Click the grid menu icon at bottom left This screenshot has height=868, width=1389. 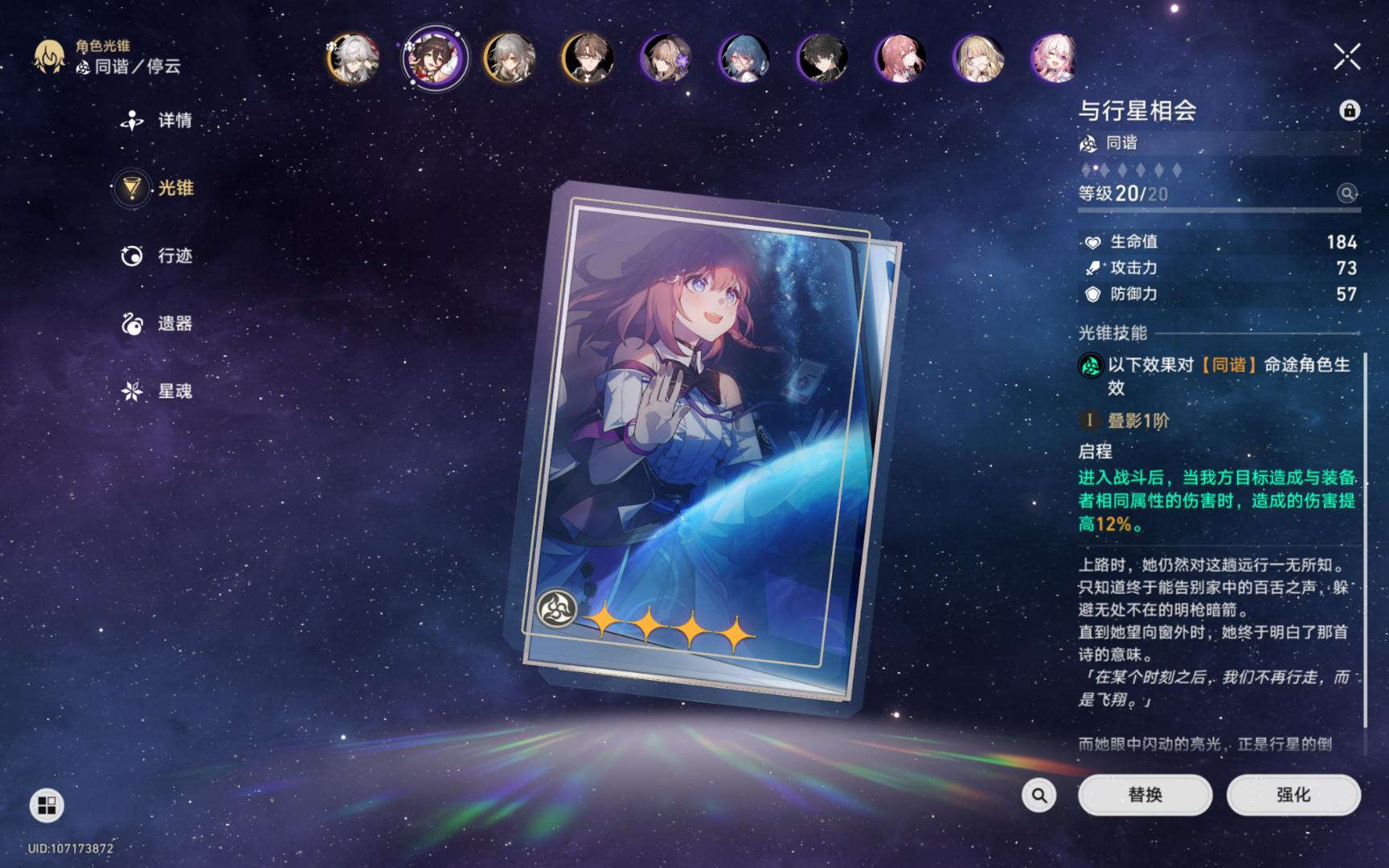coord(47,806)
